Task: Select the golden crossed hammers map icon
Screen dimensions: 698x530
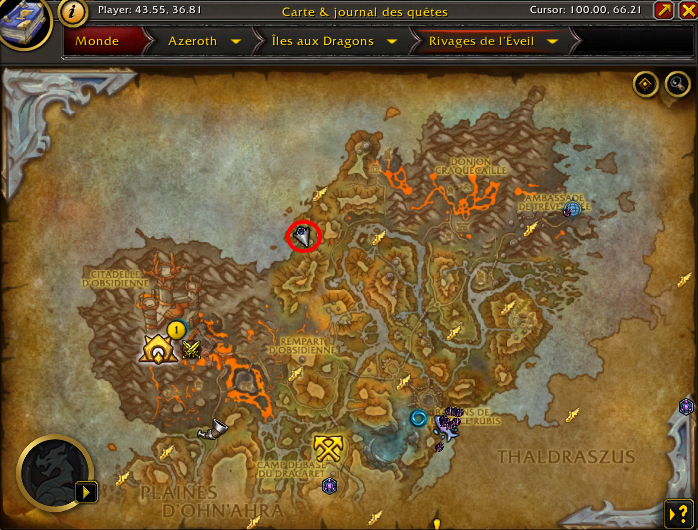Action: click(327, 446)
